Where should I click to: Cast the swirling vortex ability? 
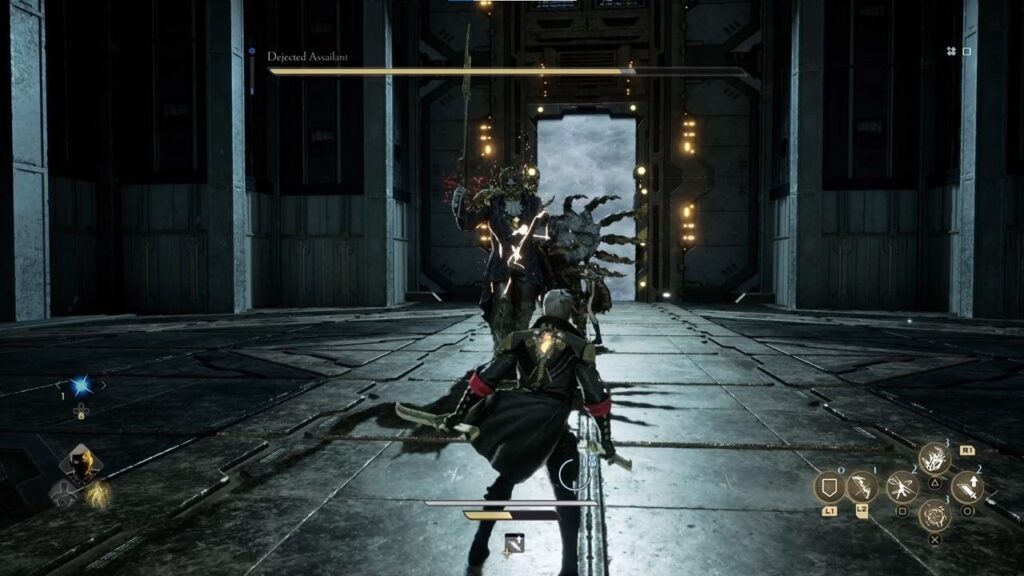[x=935, y=517]
